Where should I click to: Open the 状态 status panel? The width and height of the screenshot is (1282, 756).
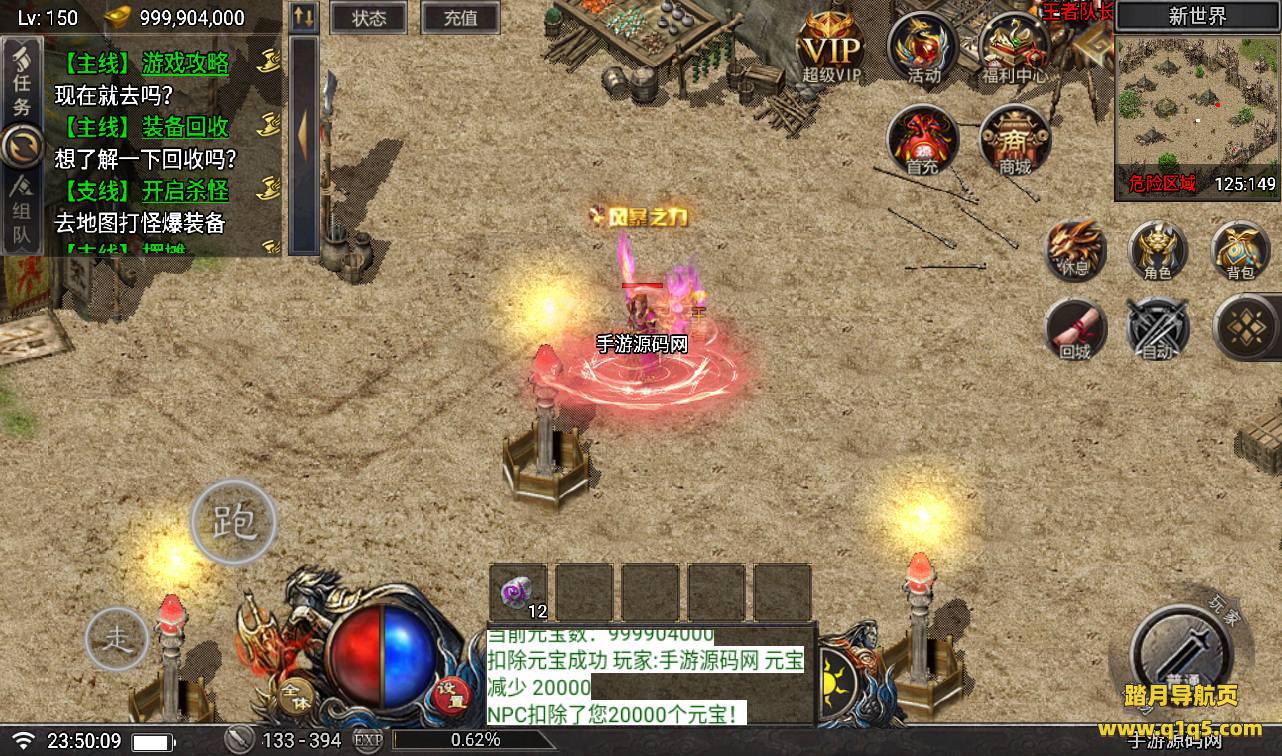pos(369,18)
